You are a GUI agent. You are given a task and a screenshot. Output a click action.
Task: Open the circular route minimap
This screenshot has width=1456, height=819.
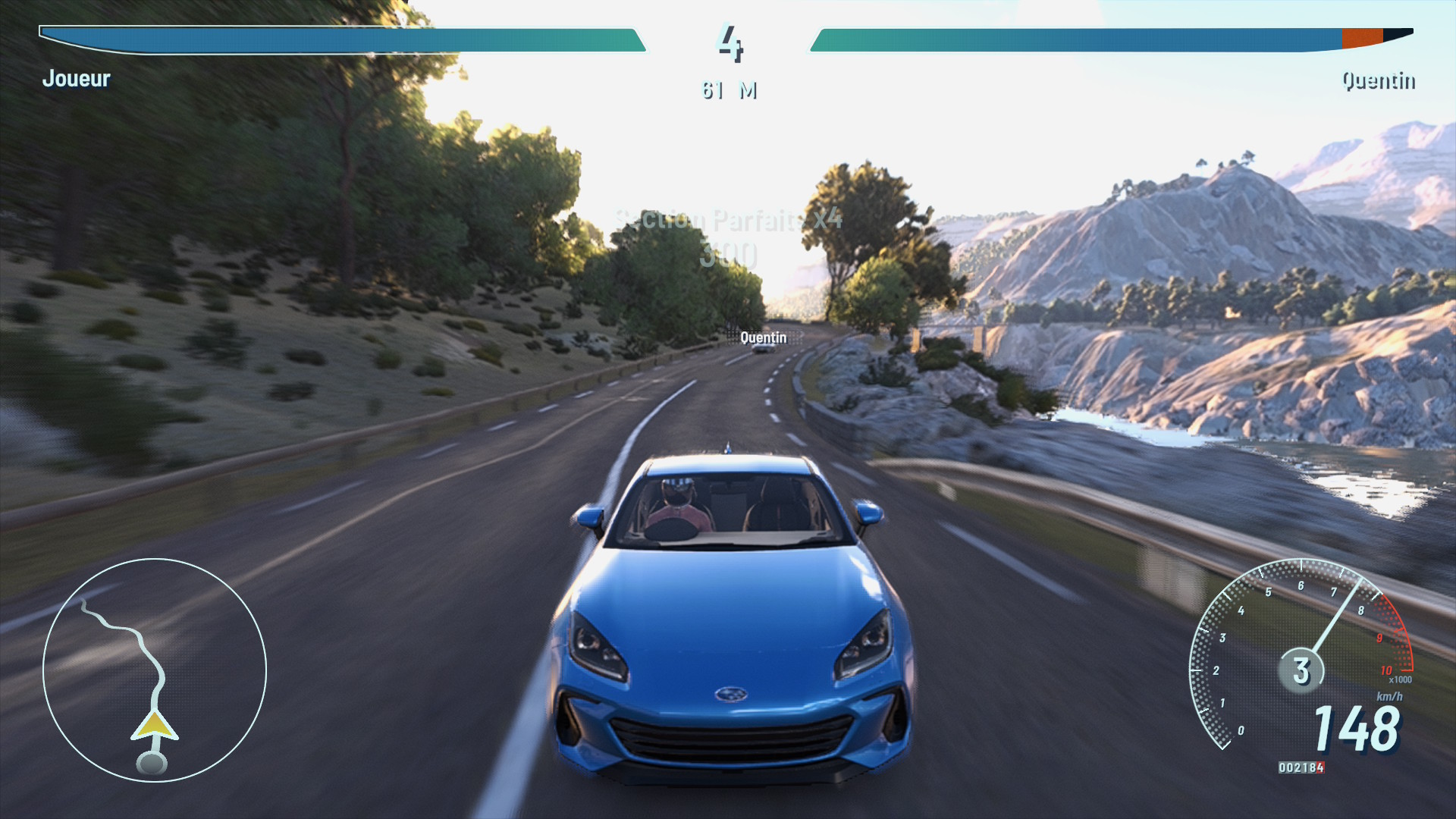(155, 670)
